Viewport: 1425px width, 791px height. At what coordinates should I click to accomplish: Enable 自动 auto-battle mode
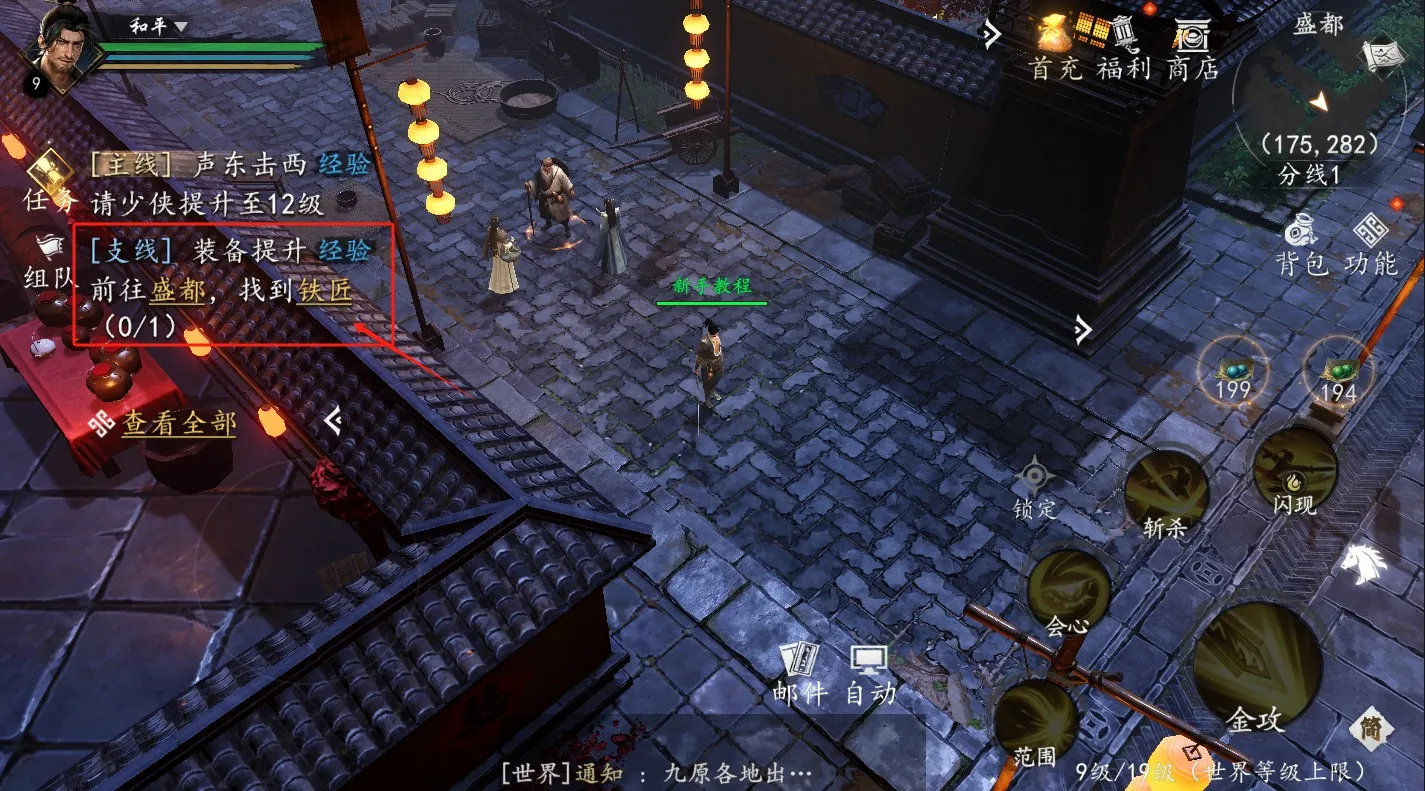[x=866, y=663]
